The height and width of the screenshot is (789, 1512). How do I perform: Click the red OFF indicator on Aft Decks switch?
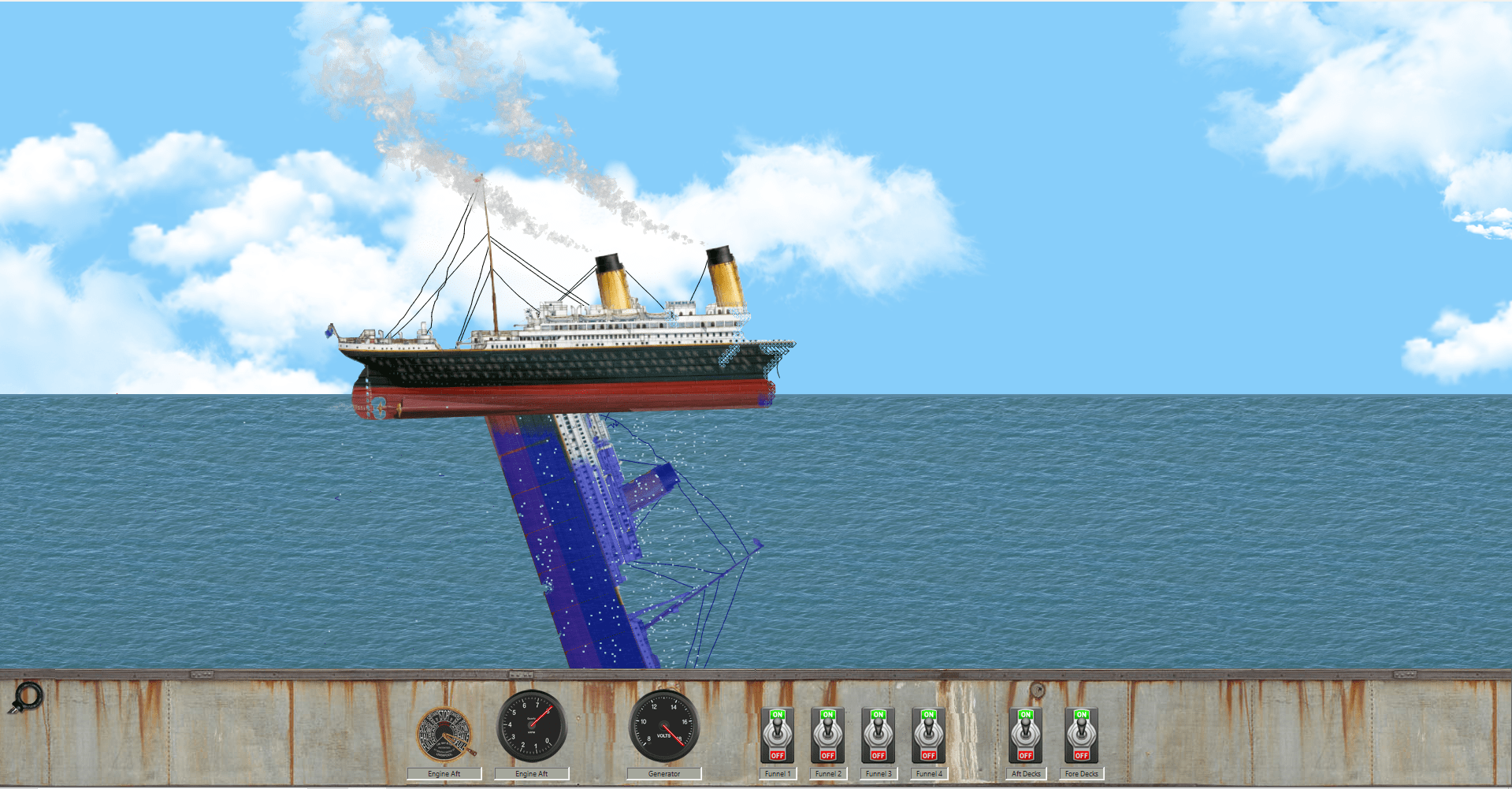(1025, 754)
